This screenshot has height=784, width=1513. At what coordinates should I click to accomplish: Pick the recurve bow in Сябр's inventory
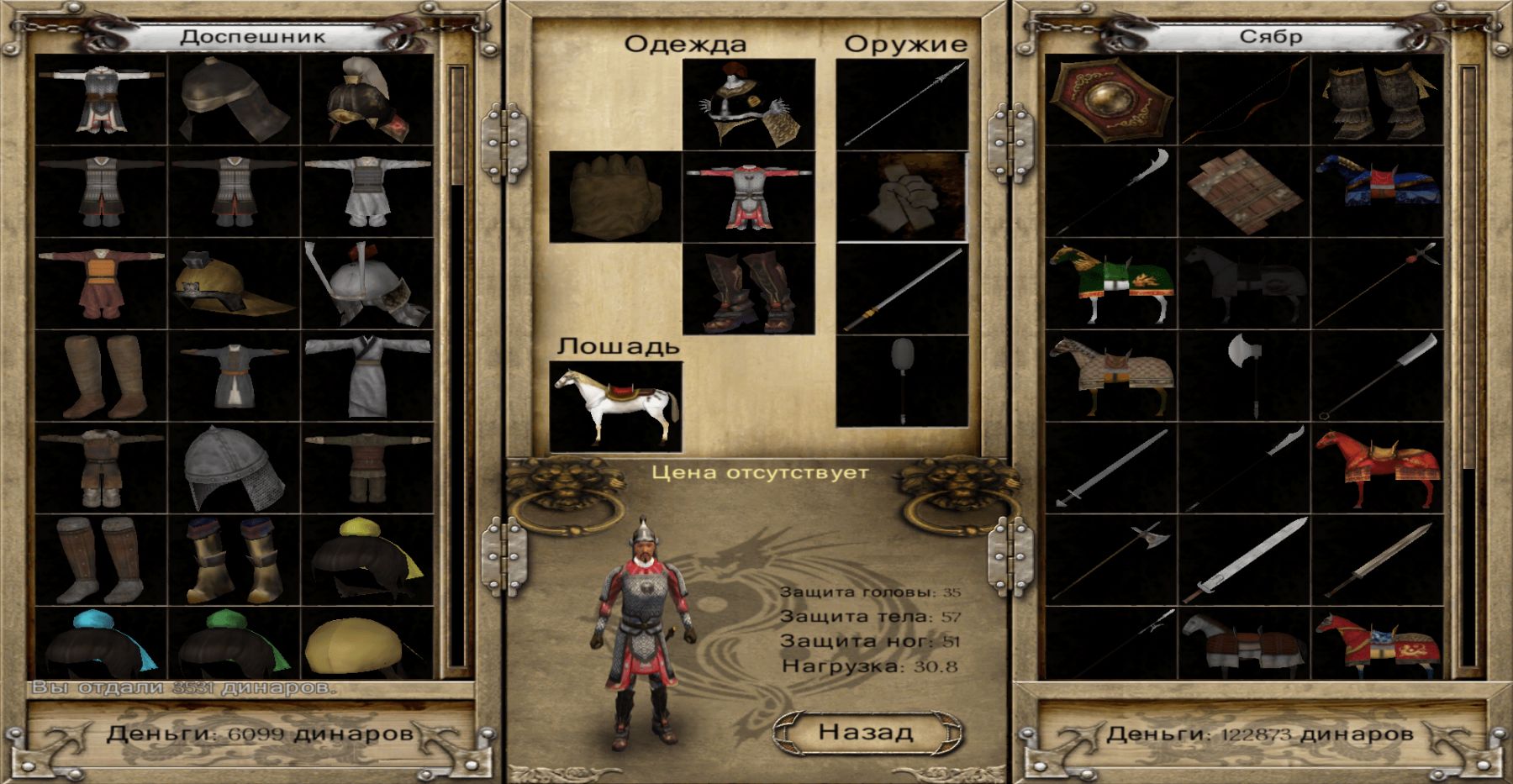[1244, 99]
